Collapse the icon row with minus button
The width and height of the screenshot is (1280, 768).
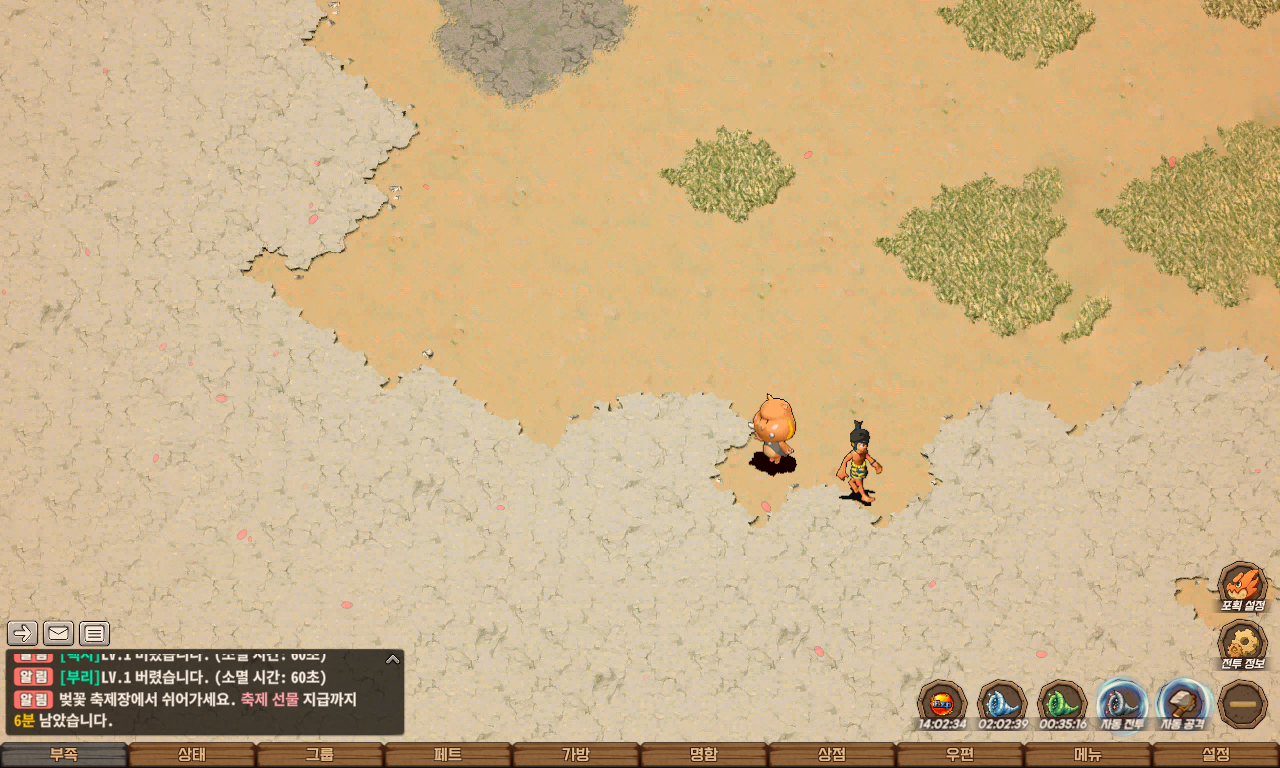[1243, 703]
